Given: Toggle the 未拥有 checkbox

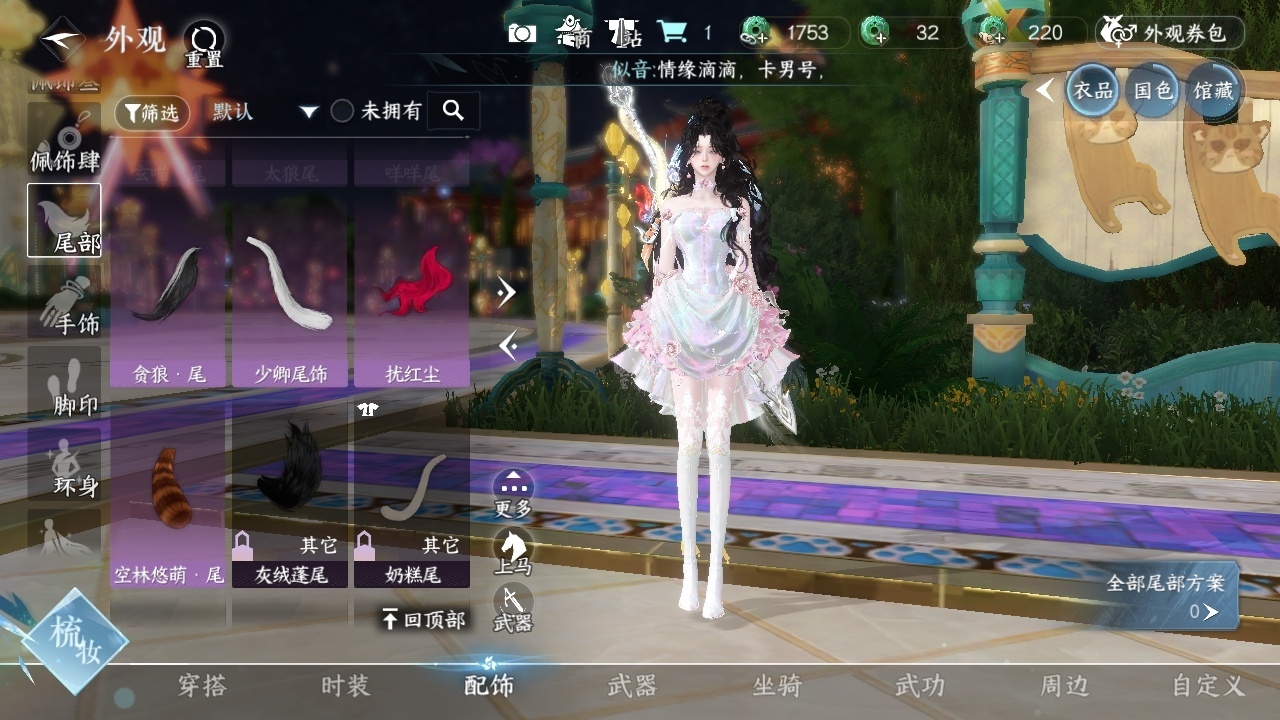Looking at the screenshot, I should 343,112.
